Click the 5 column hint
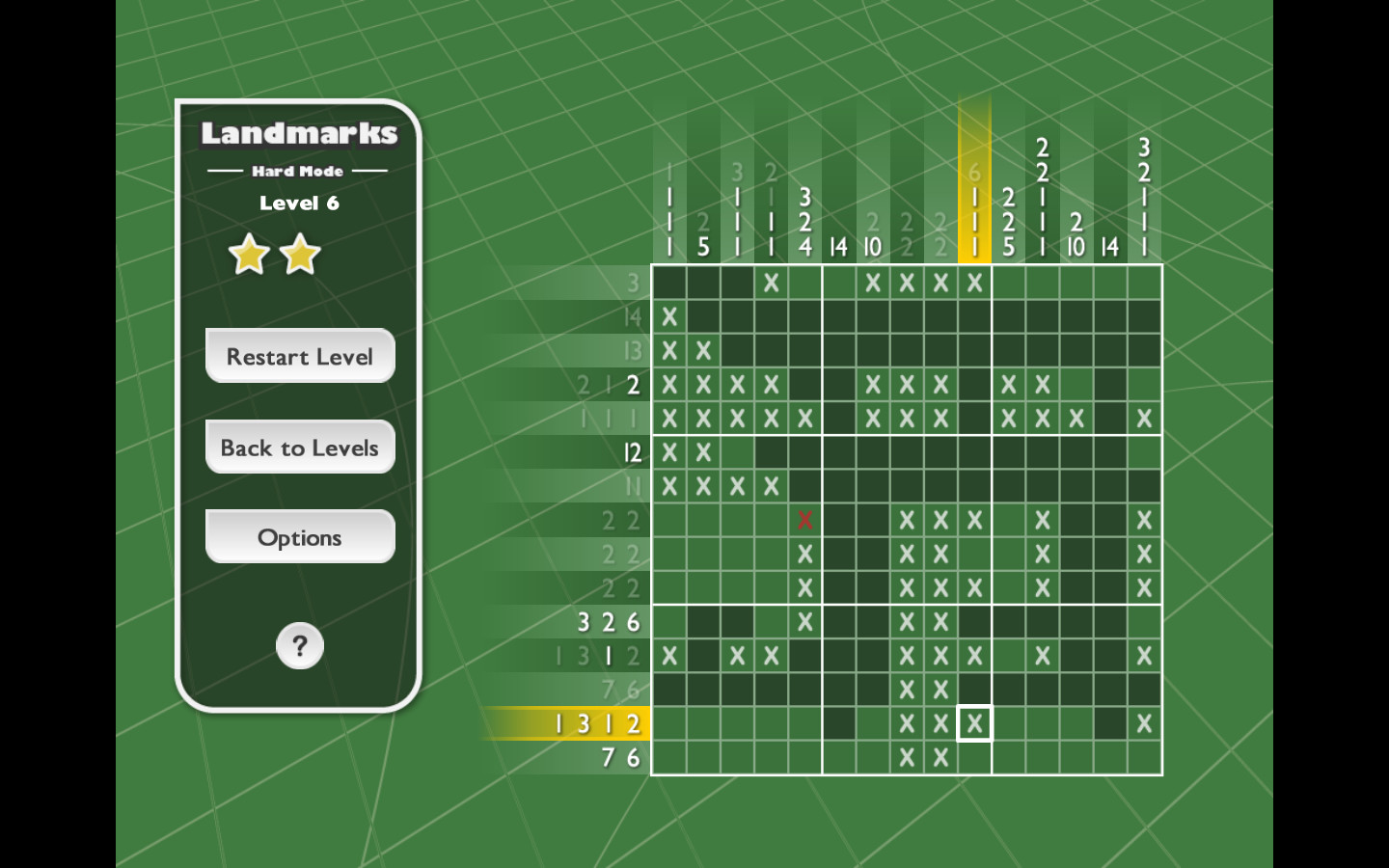Viewport: 1389px width, 868px height. pos(702,245)
